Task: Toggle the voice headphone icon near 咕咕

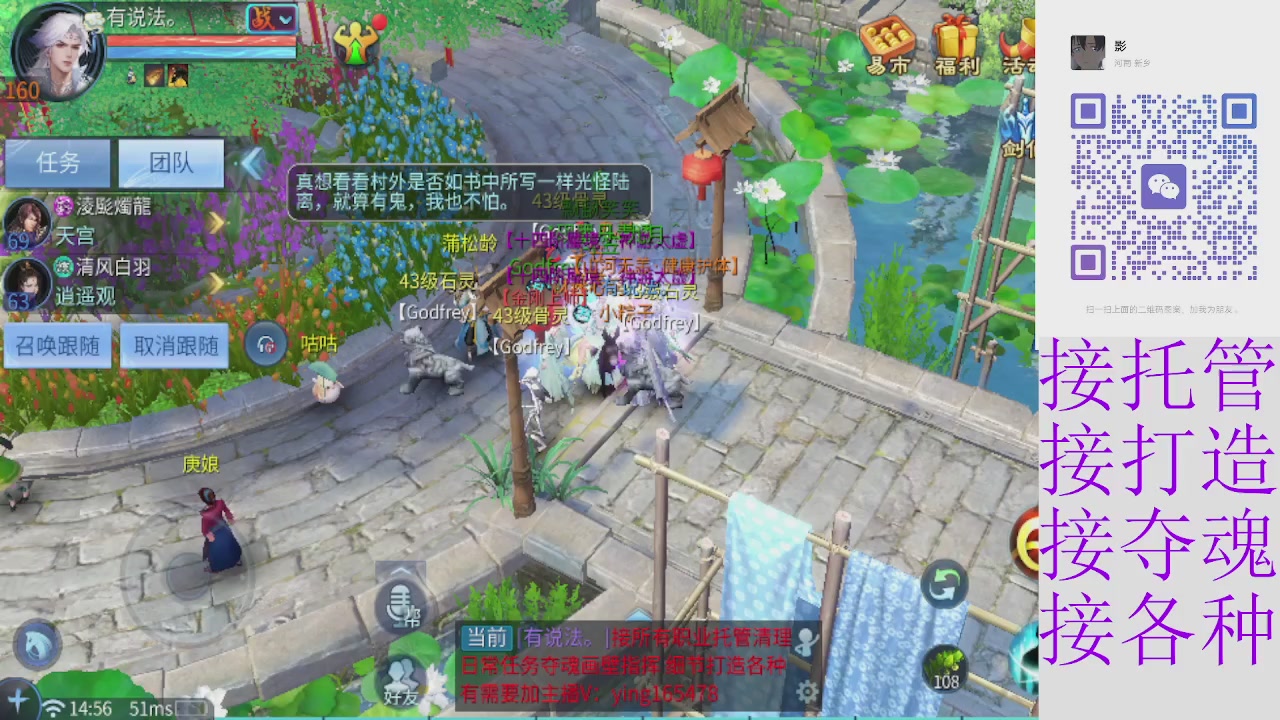Action: [268, 344]
